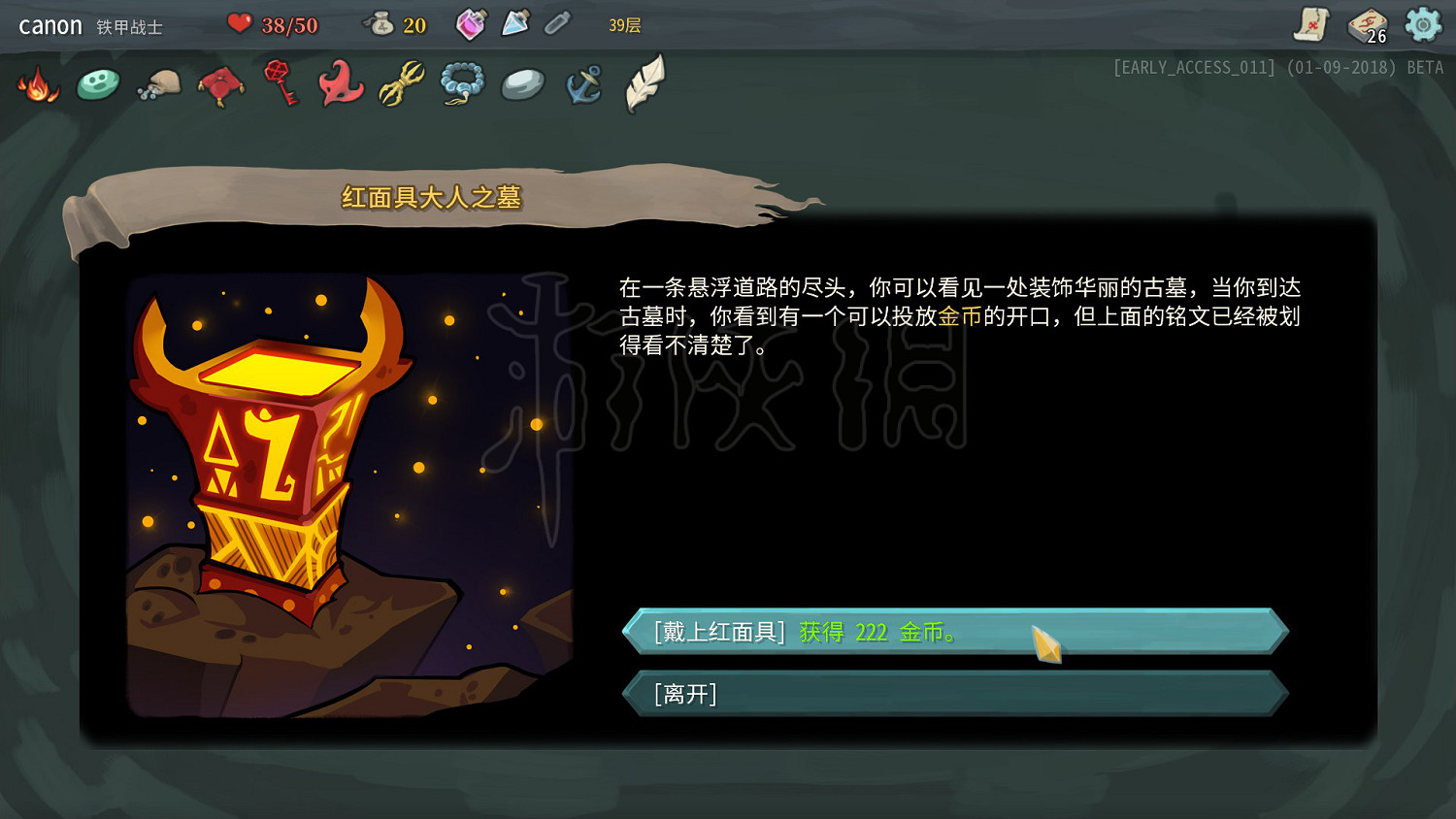
Task: Inspect the blue prayer beads relic
Action: point(462,84)
